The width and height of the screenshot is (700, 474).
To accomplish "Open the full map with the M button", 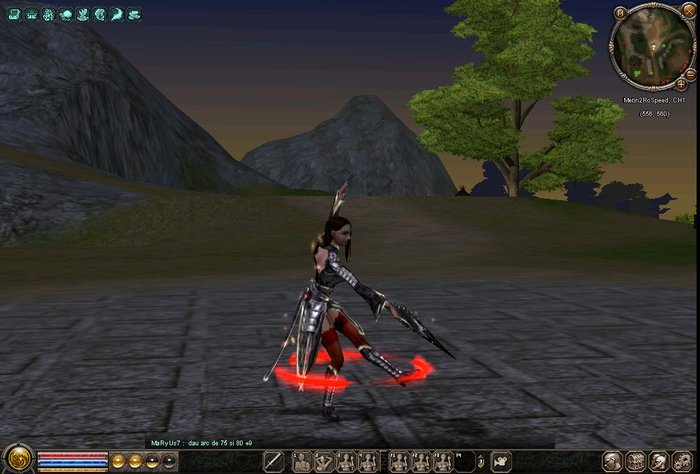I will click(621, 13).
